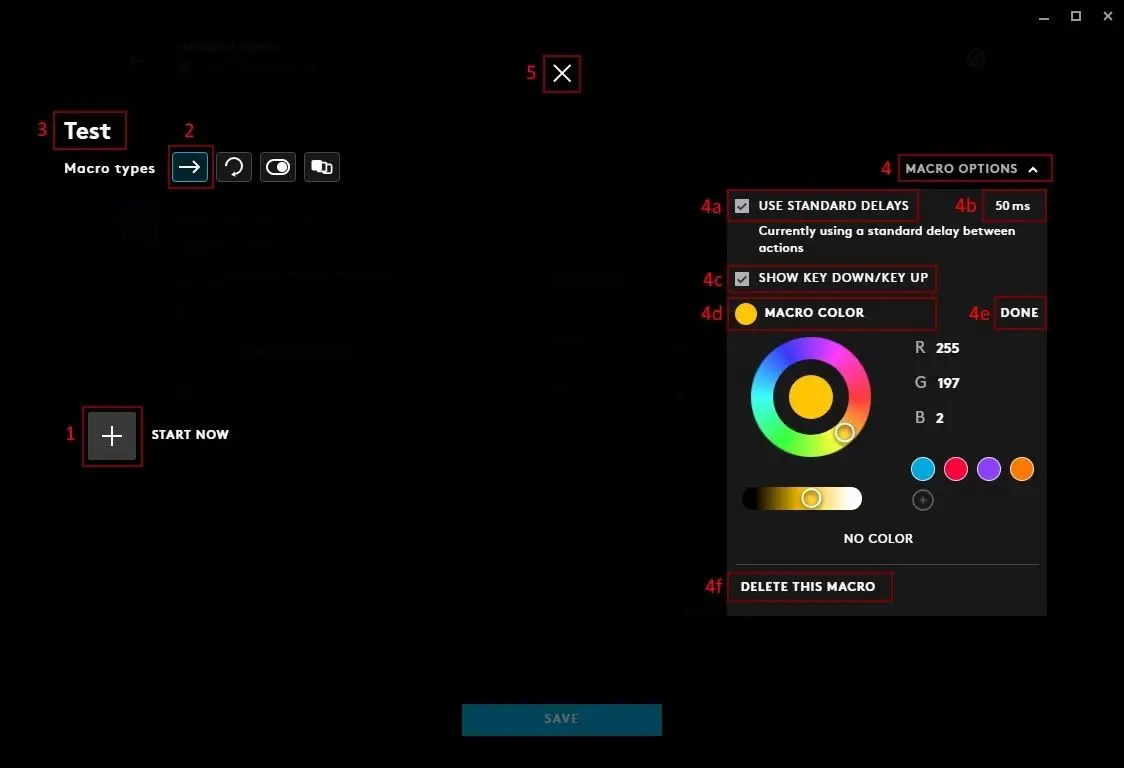
Task: Collapse the Macro Options panel
Action: coord(975,169)
